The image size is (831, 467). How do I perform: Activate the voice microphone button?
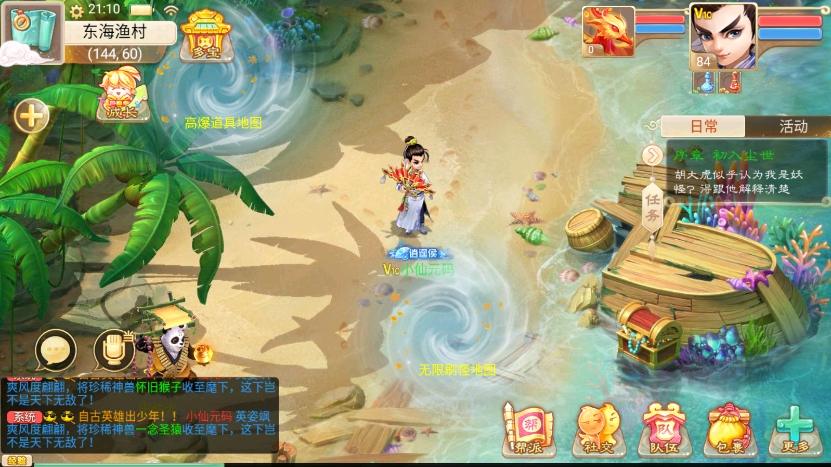point(113,350)
